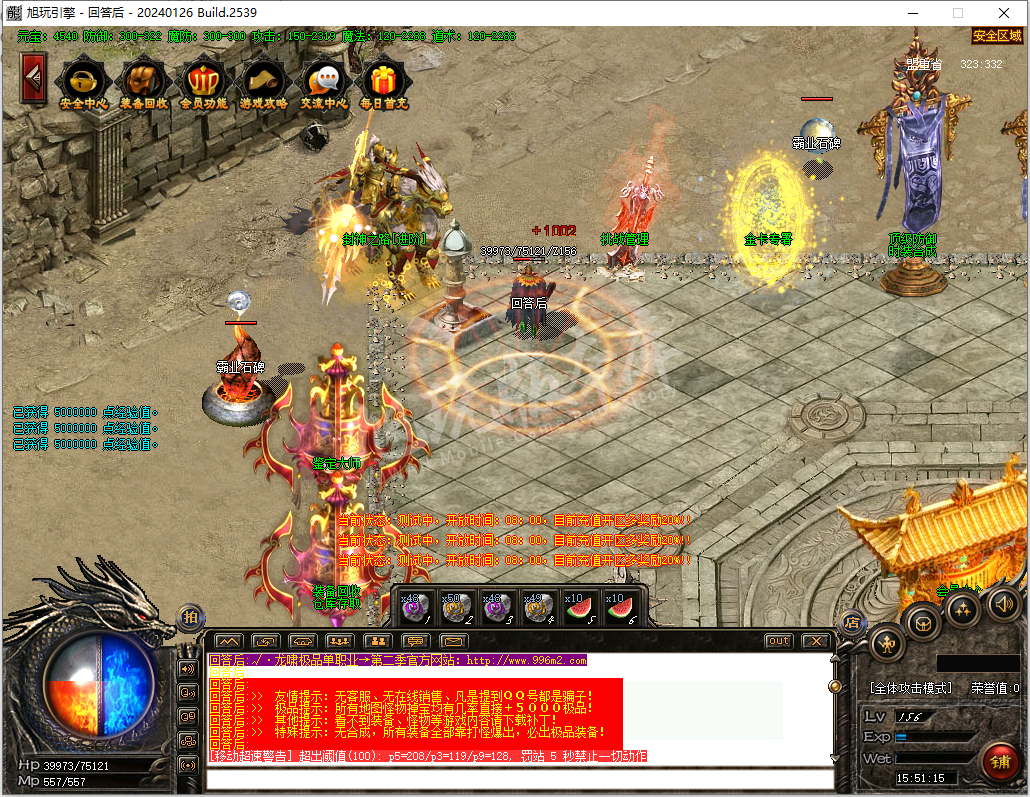The image size is (1030, 797).
Task: Open the 店 shop round button
Action: click(852, 622)
